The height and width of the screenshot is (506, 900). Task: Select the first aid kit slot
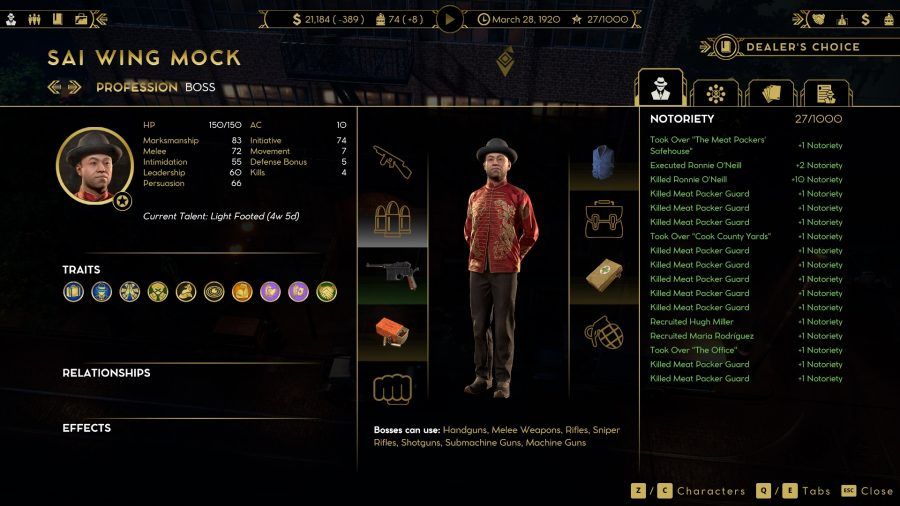coord(604,276)
